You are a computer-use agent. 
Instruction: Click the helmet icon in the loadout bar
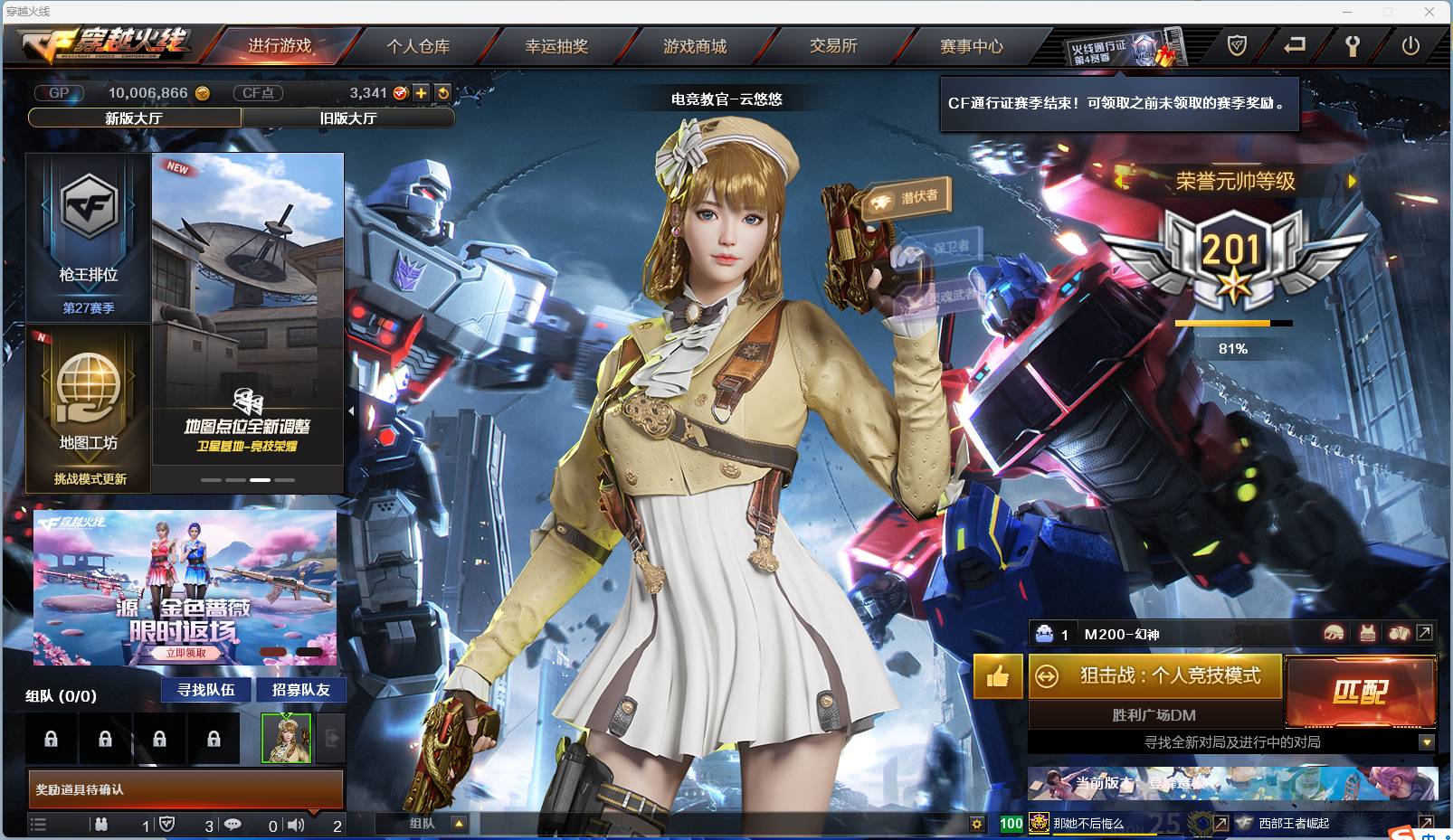tap(1334, 634)
